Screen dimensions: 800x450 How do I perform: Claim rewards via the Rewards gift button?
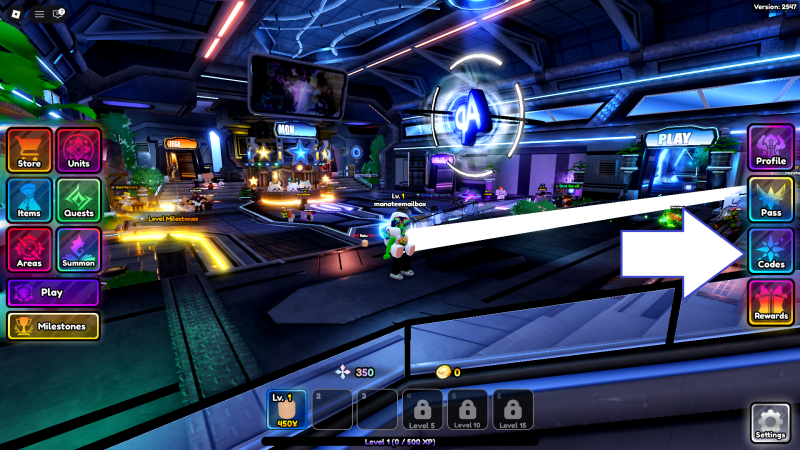point(771,303)
